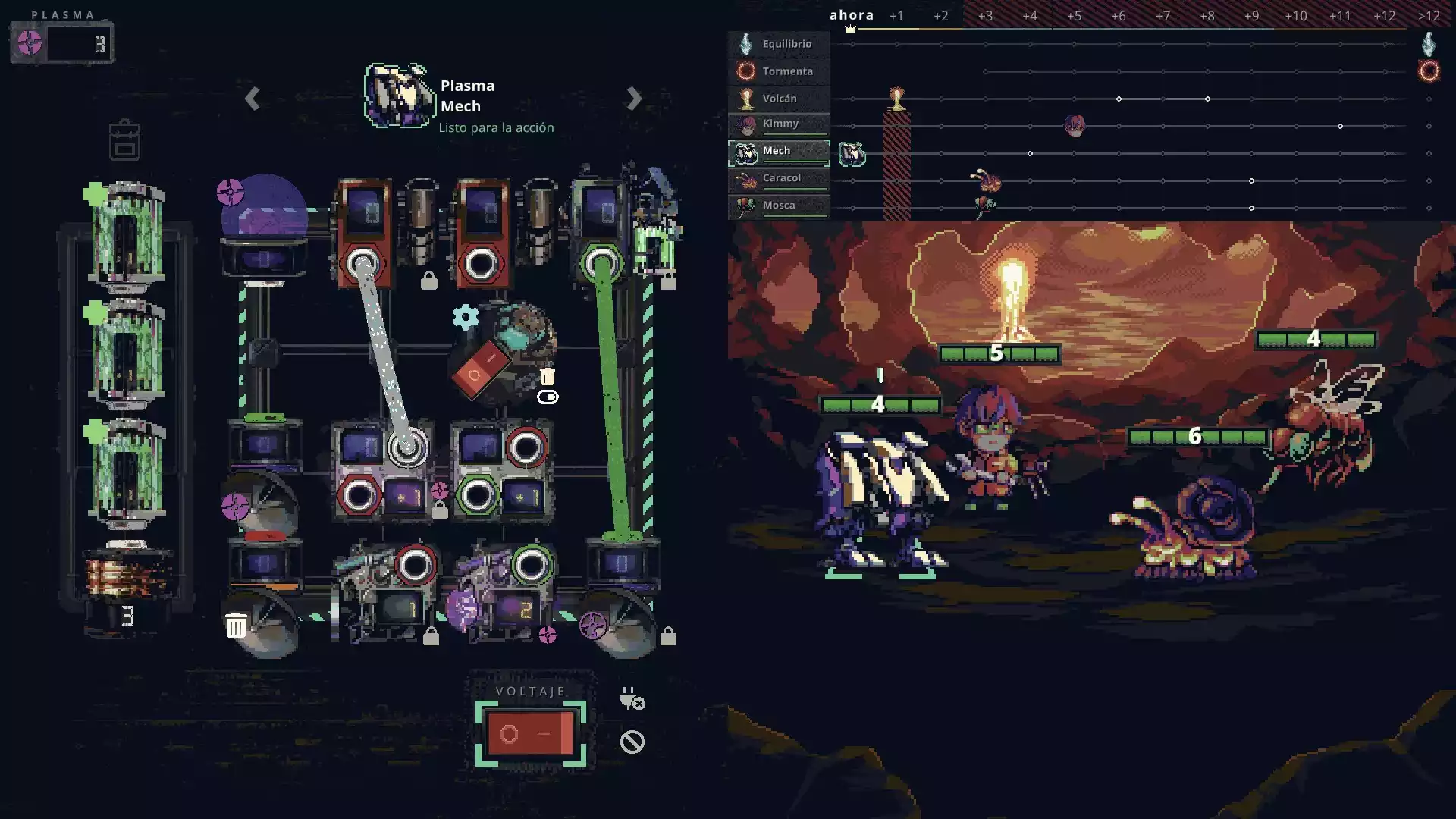Select Mosca in the turn list
Image resolution: width=1456 pixels, height=819 pixels.
click(x=779, y=206)
